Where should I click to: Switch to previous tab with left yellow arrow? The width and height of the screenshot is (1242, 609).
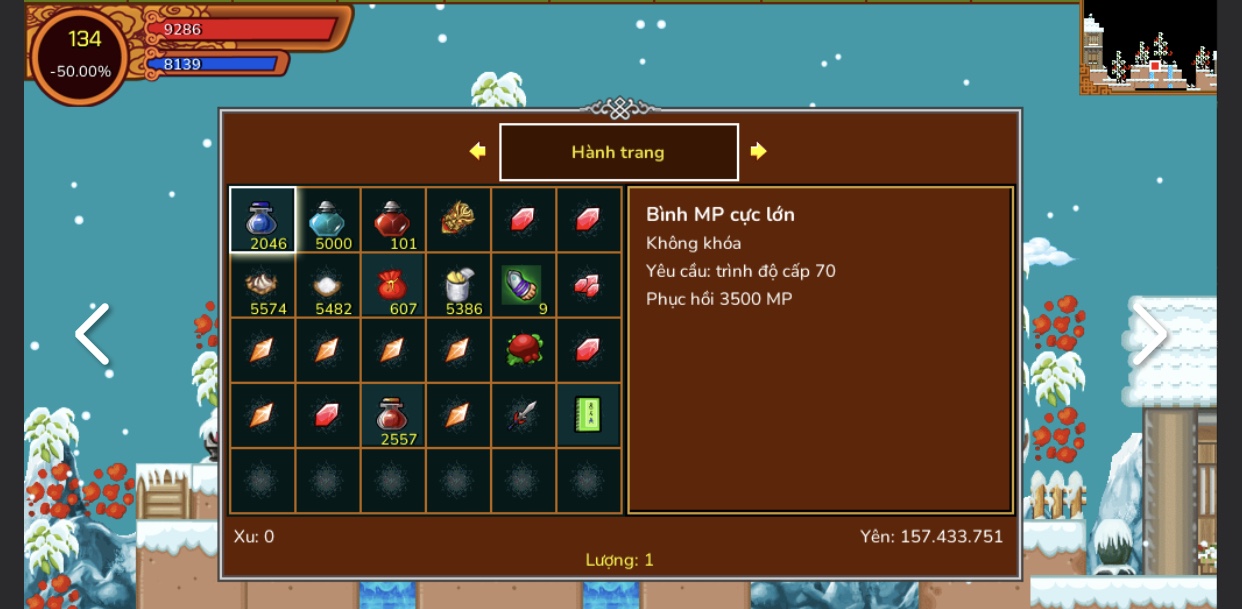478,151
